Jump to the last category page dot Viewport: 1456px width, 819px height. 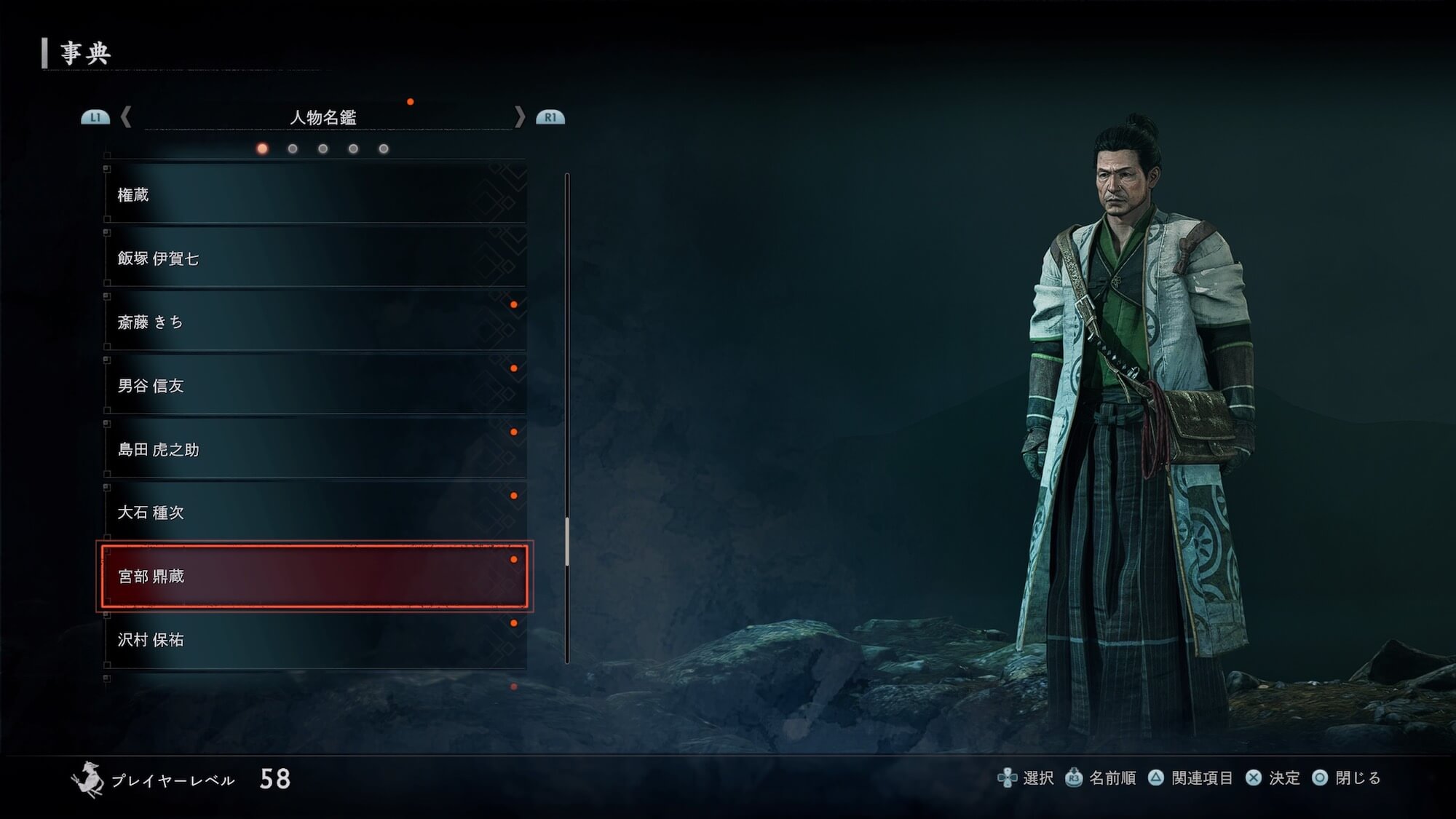pos(384,149)
